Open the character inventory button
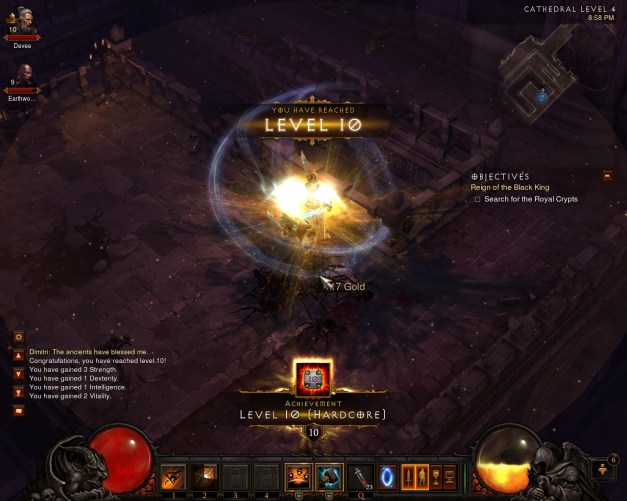The image size is (627, 501). coord(421,477)
